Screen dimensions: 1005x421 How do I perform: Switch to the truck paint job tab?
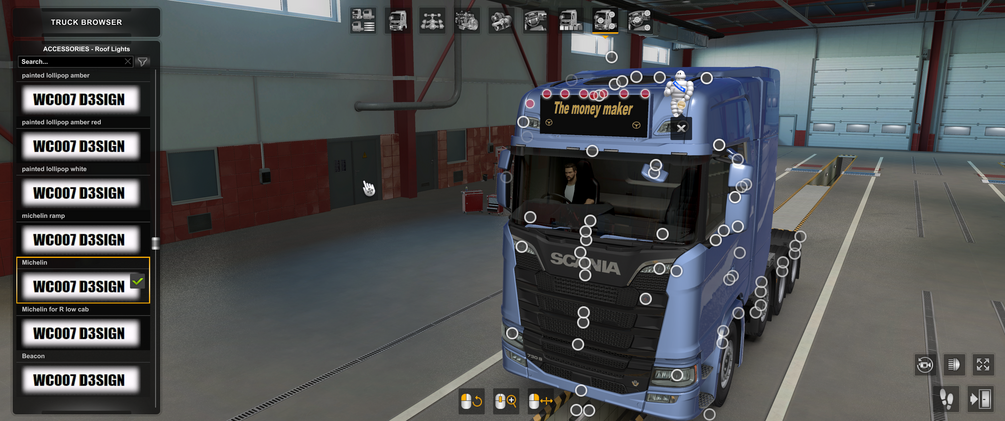[570, 20]
